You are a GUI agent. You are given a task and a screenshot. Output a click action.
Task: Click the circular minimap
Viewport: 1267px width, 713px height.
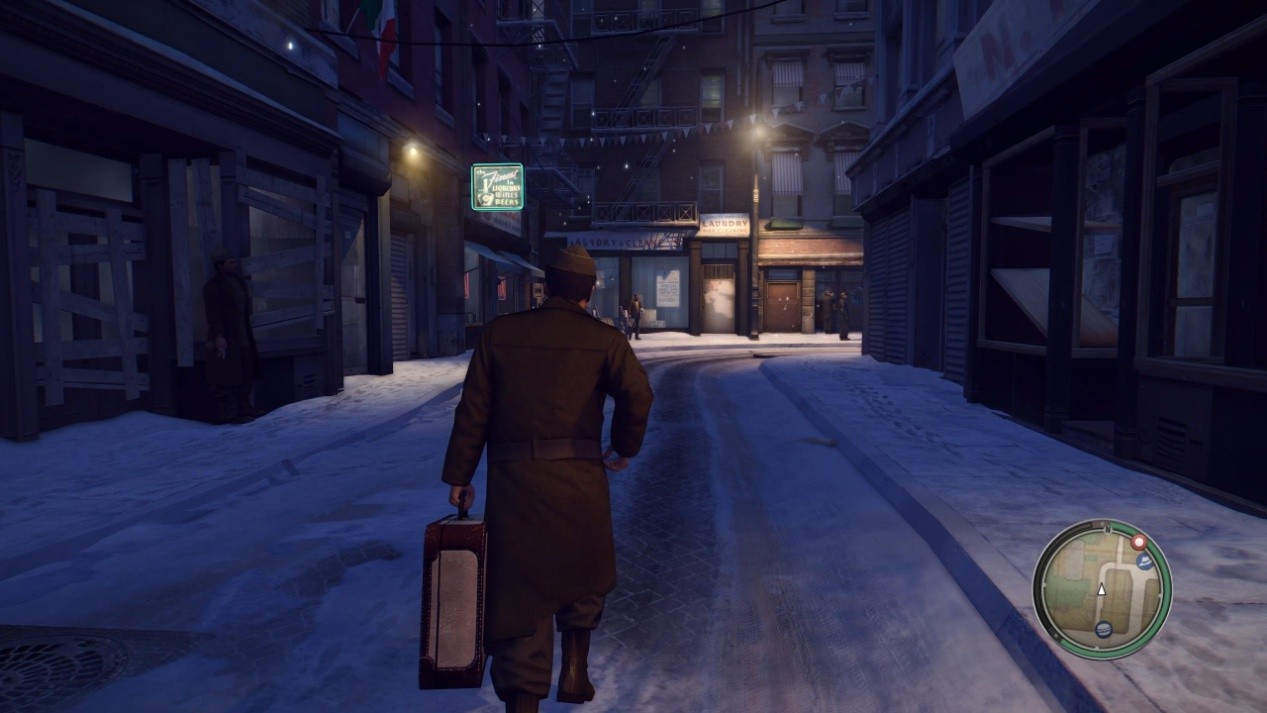1101,589
